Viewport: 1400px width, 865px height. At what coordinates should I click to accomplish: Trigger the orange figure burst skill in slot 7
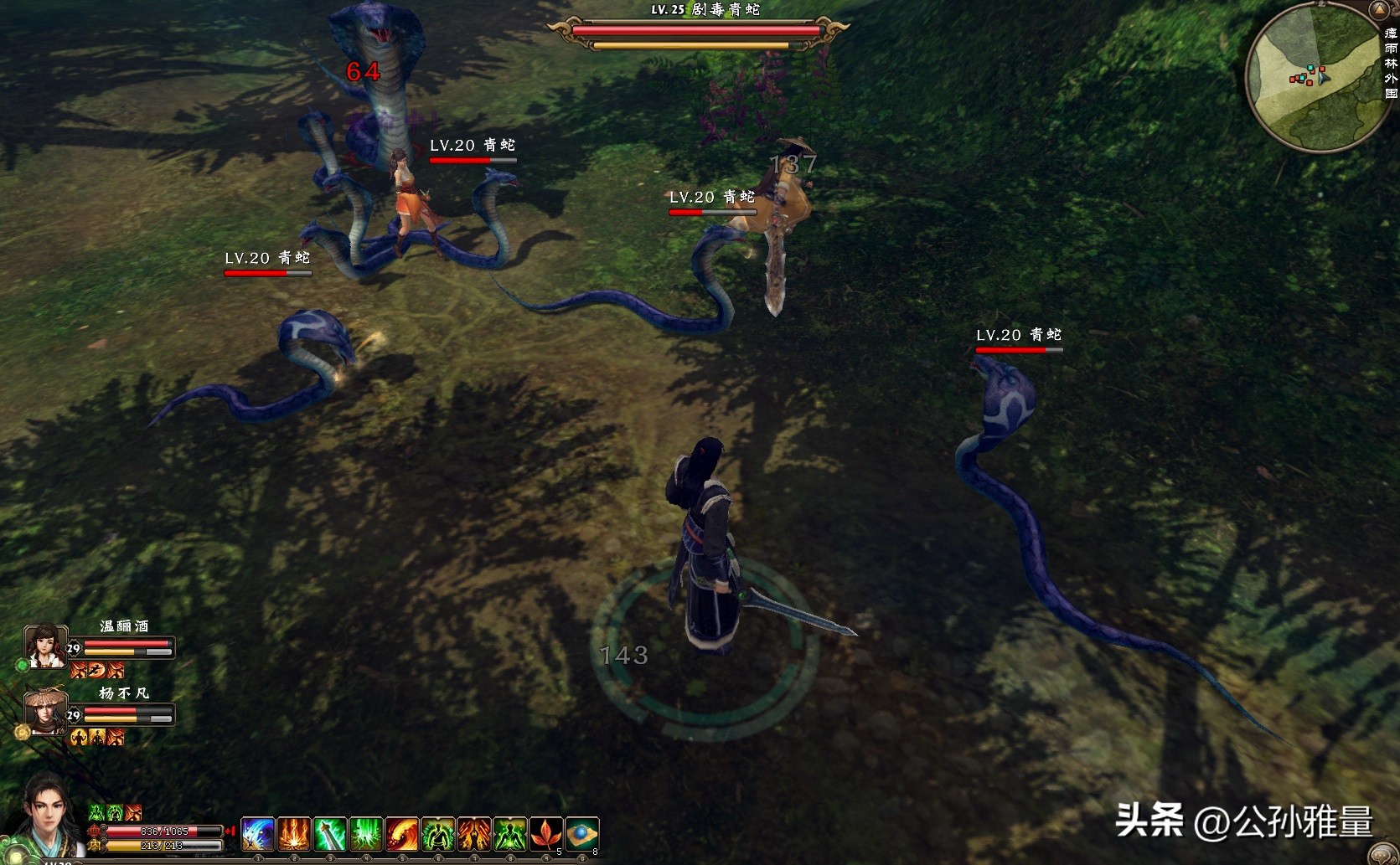point(474,835)
